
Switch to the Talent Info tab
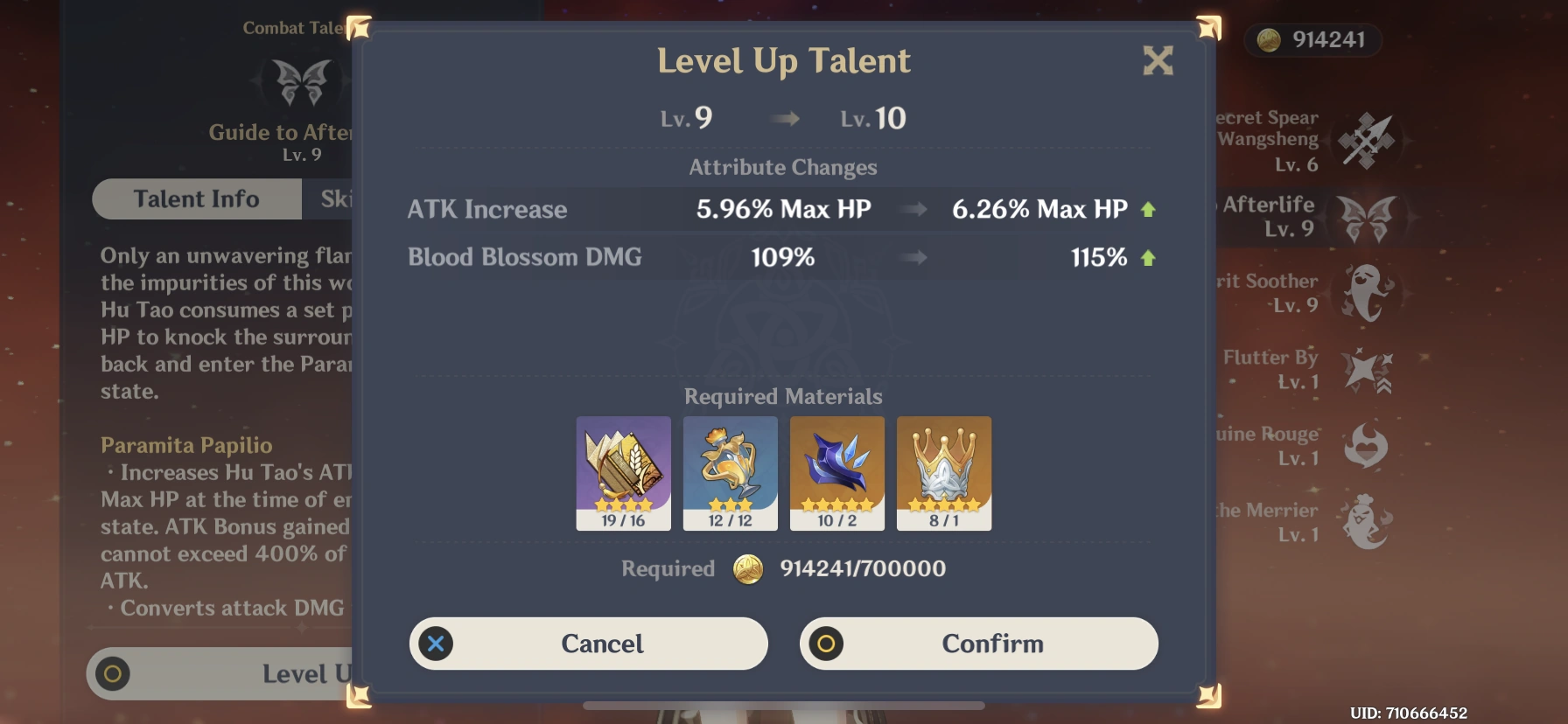click(x=196, y=198)
